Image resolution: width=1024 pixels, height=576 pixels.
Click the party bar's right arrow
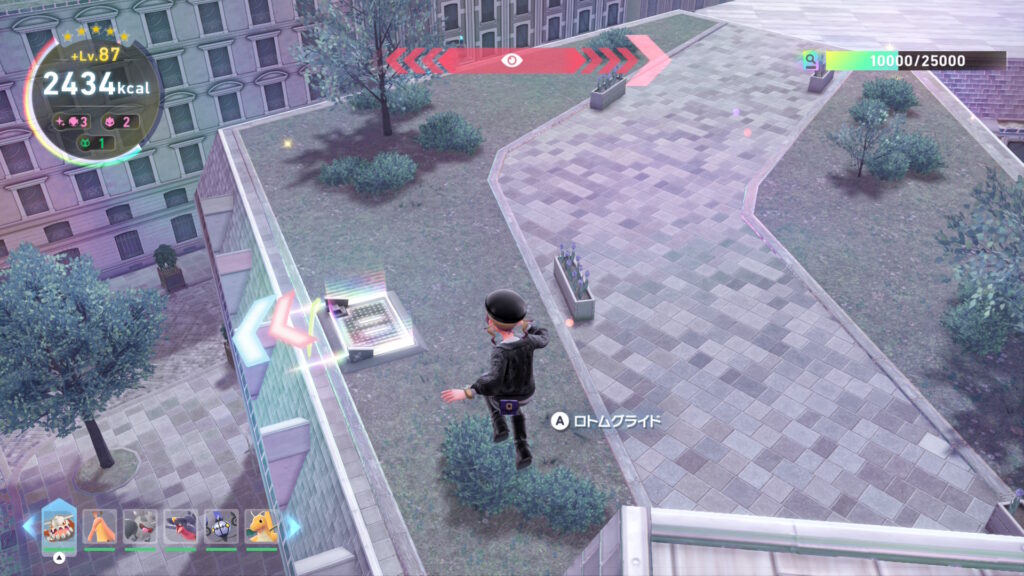tap(293, 526)
